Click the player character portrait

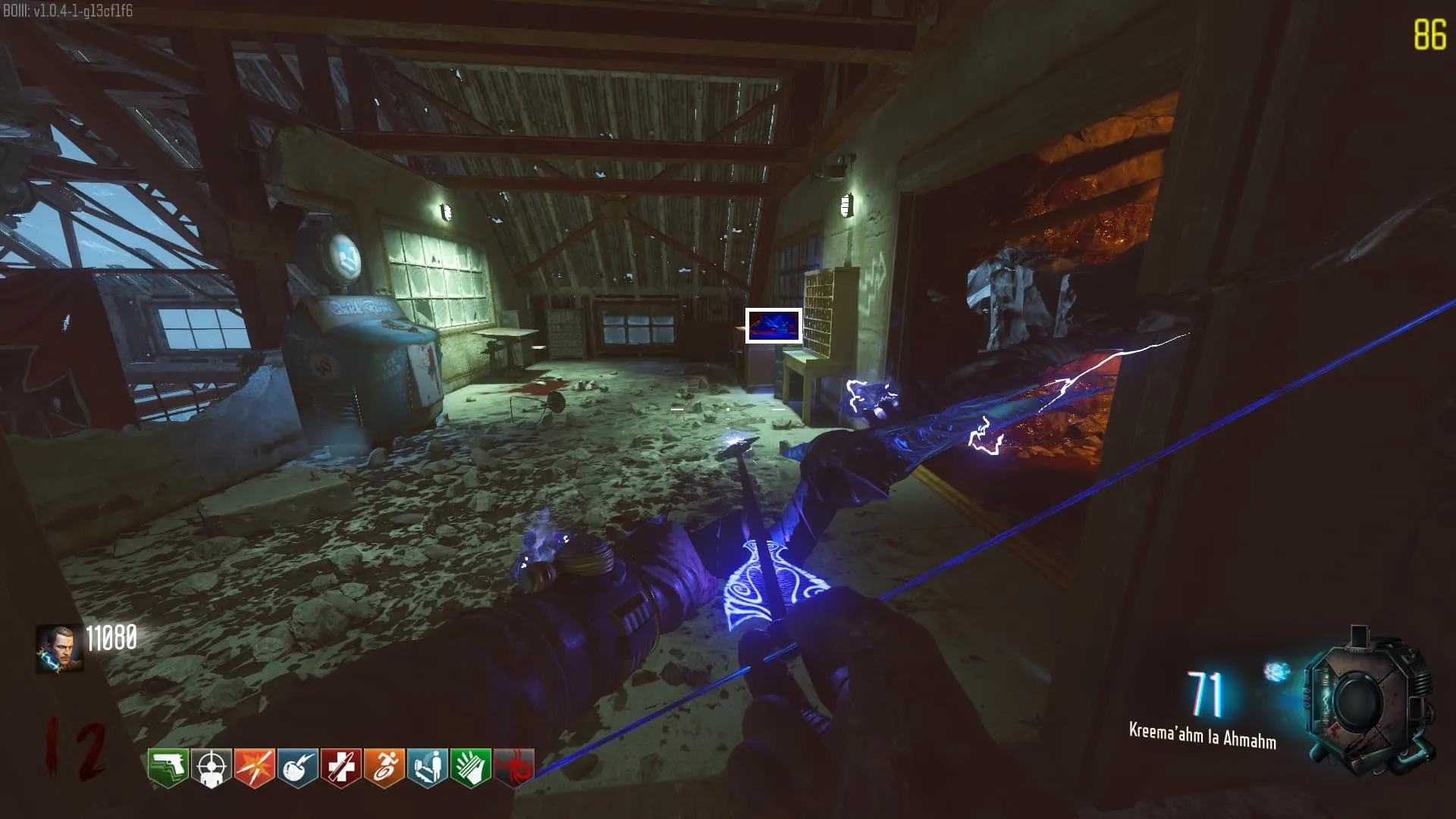pyautogui.click(x=59, y=648)
